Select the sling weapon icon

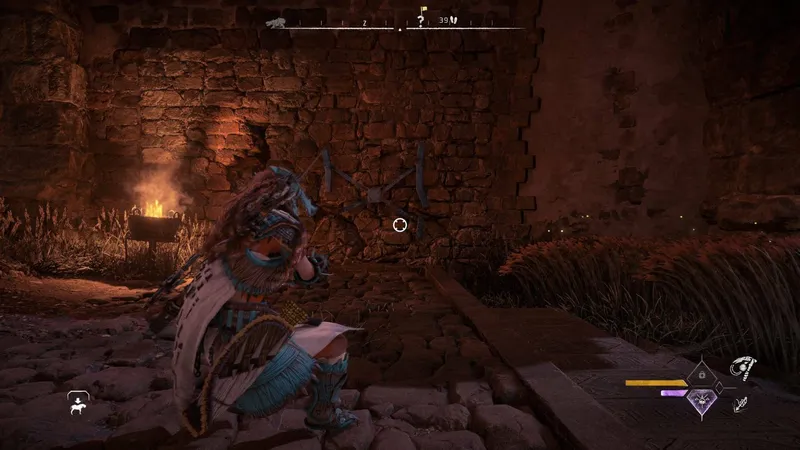tap(744, 369)
